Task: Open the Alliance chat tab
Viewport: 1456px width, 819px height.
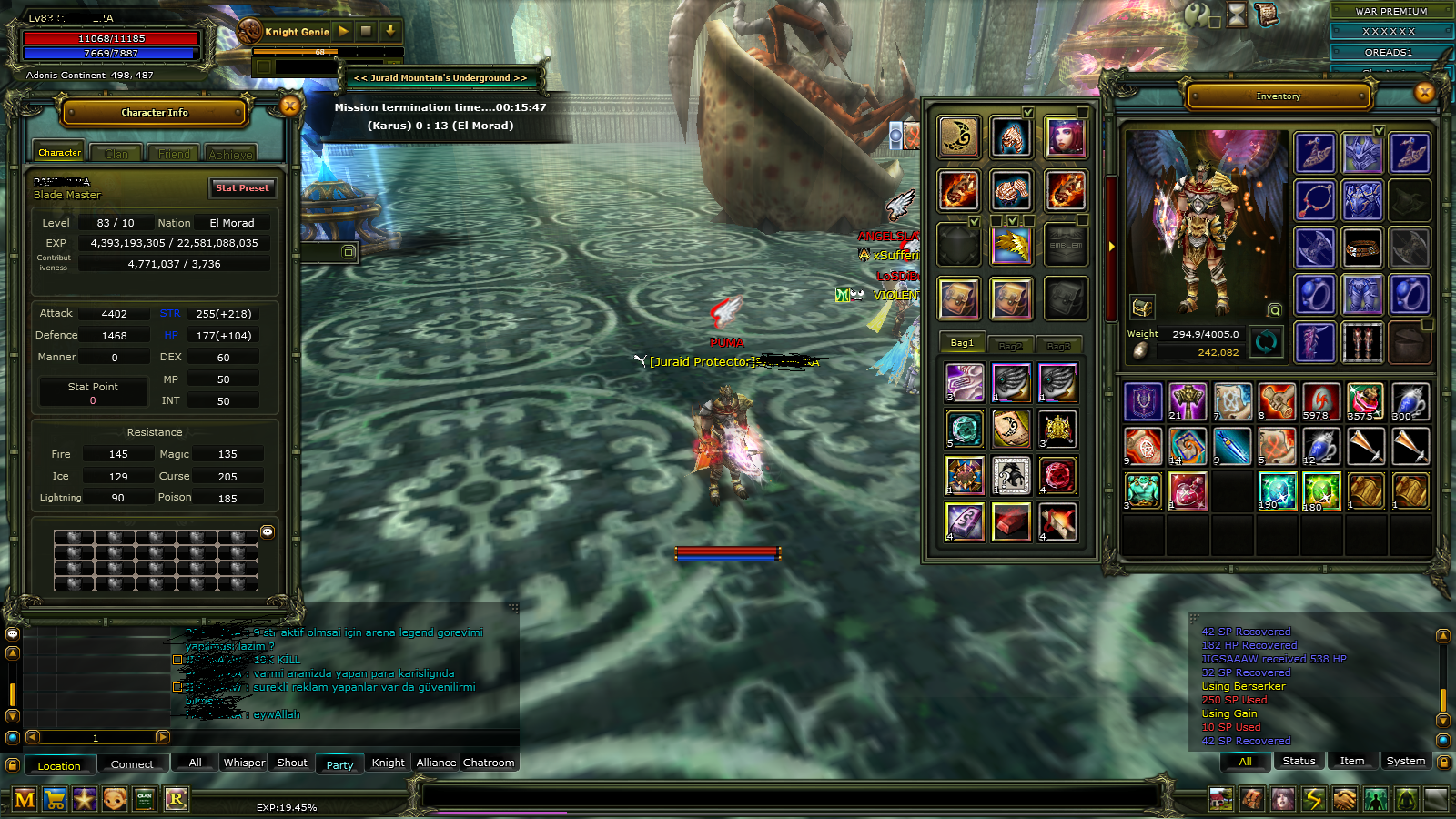Action: coord(436,763)
